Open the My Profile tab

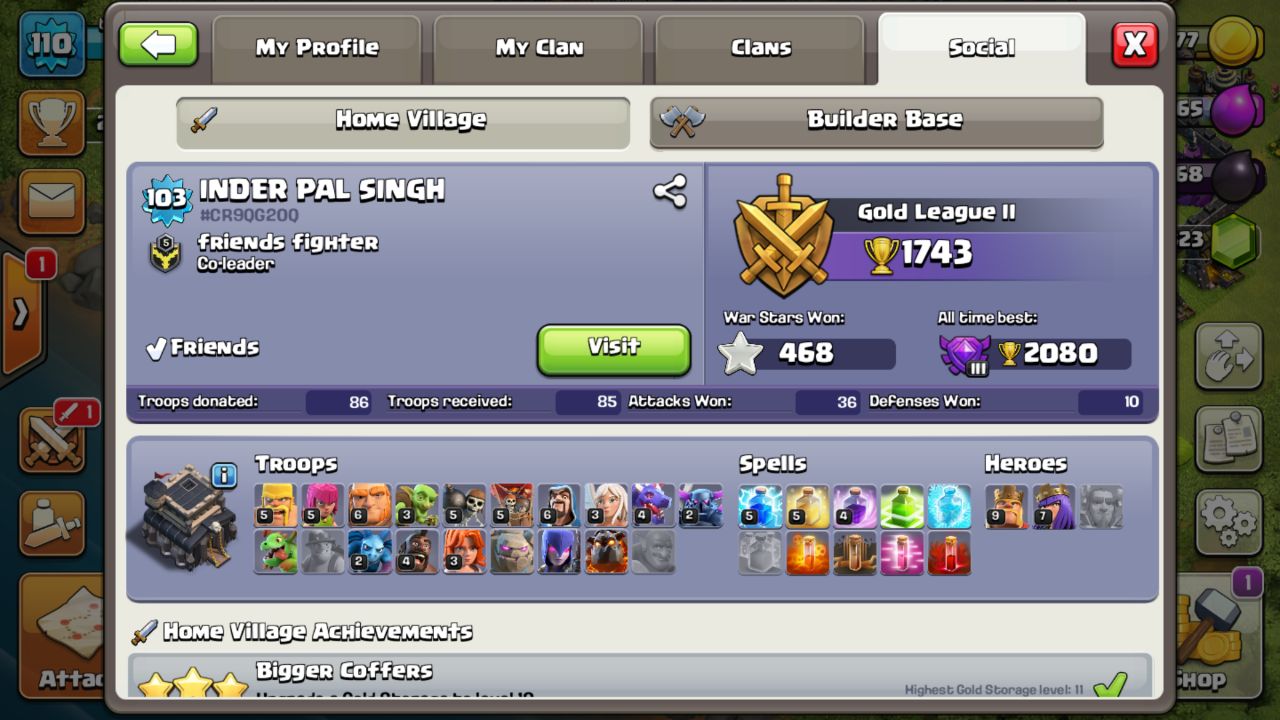pyautogui.click(x=317, y=47)
